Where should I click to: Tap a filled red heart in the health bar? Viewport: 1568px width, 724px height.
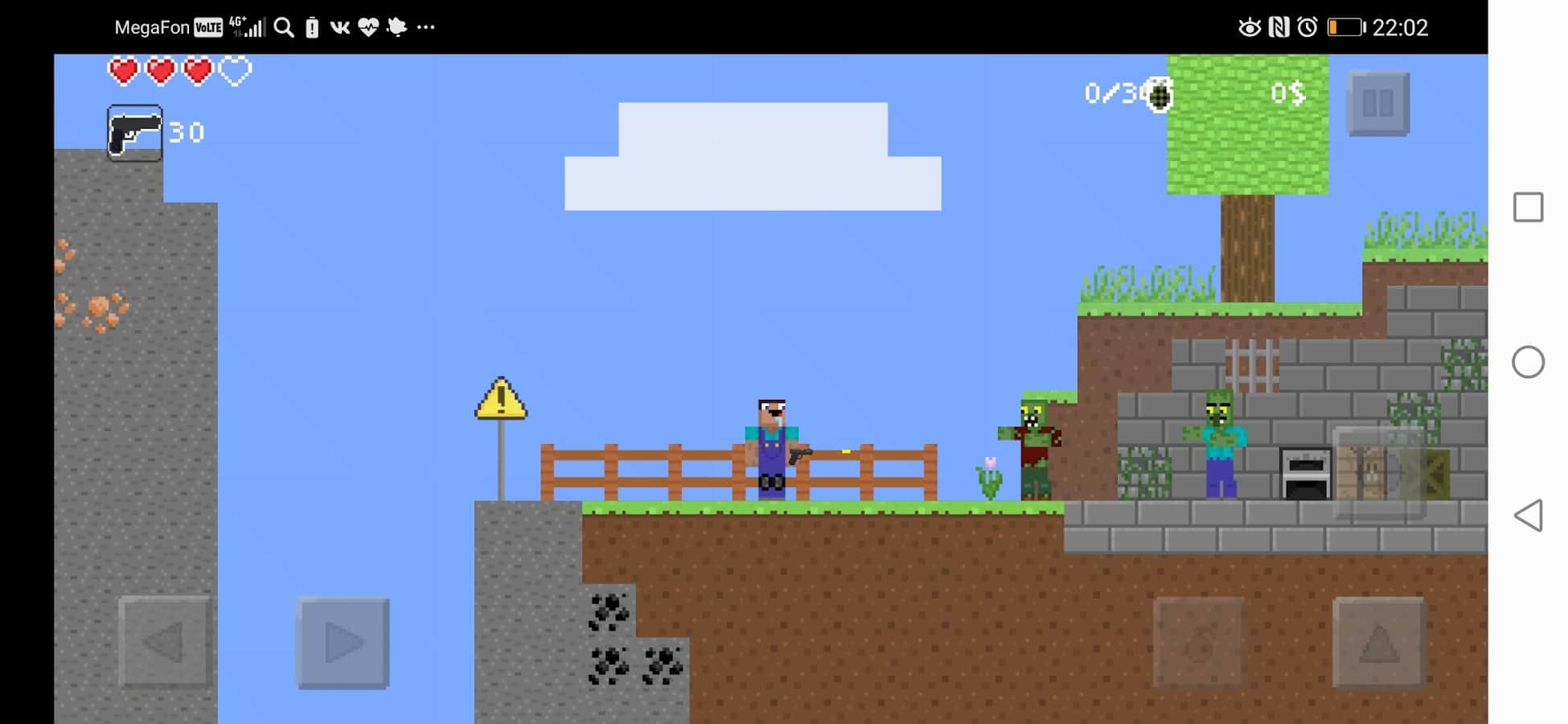coord(123,71)
